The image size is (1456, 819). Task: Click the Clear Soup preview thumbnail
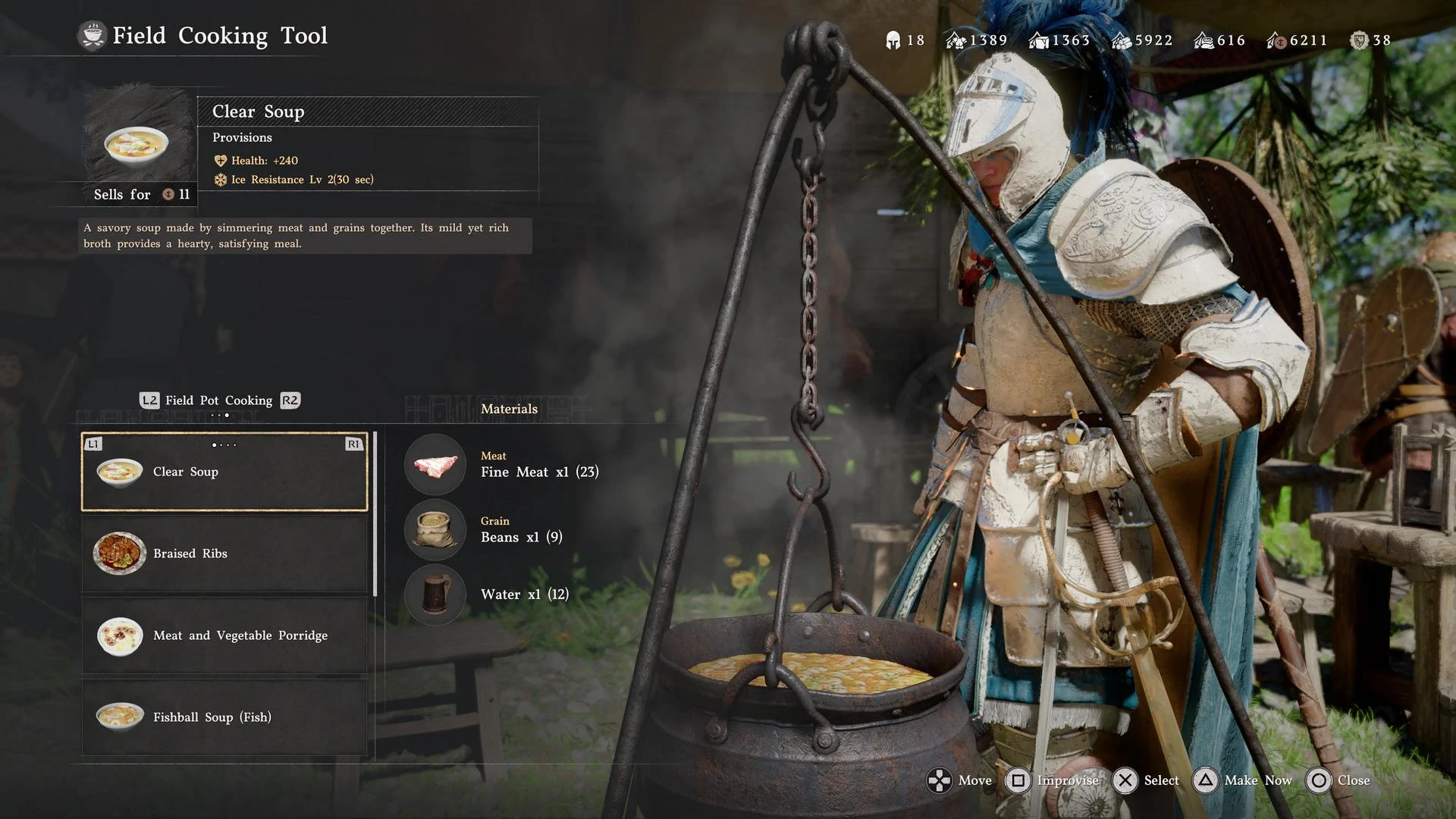[x=136, y=141]
